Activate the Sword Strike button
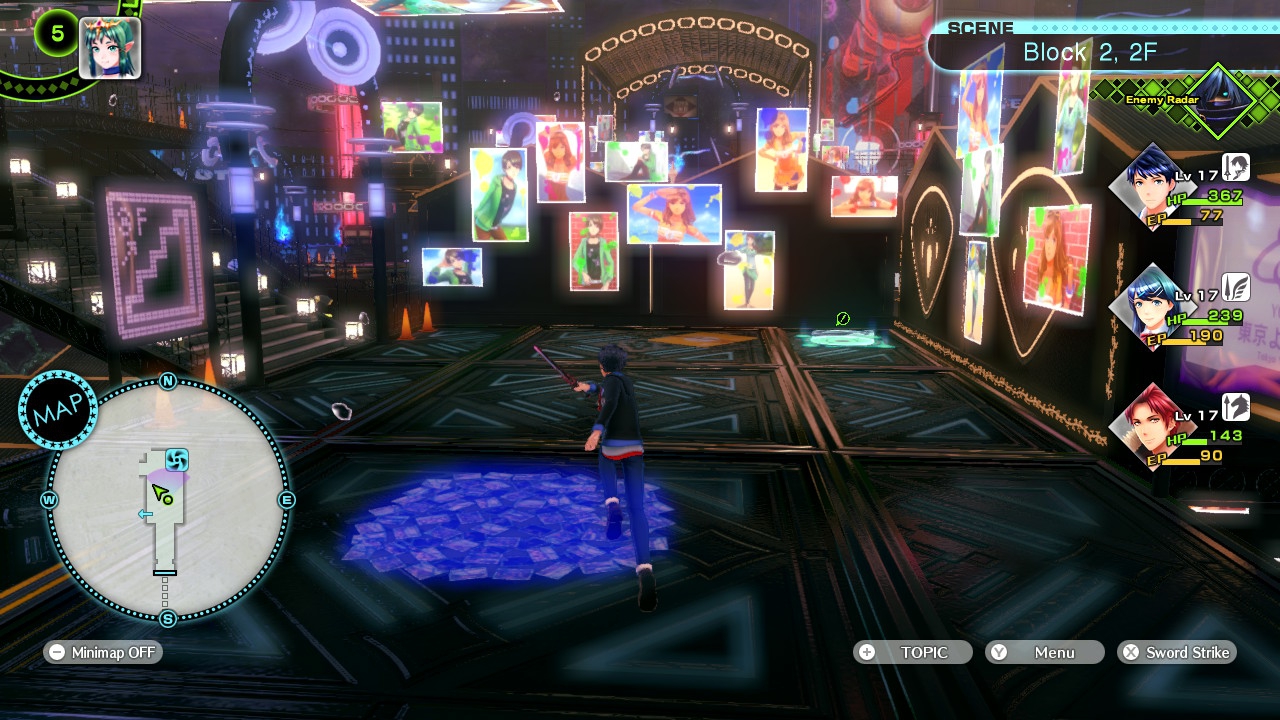 1177,652
